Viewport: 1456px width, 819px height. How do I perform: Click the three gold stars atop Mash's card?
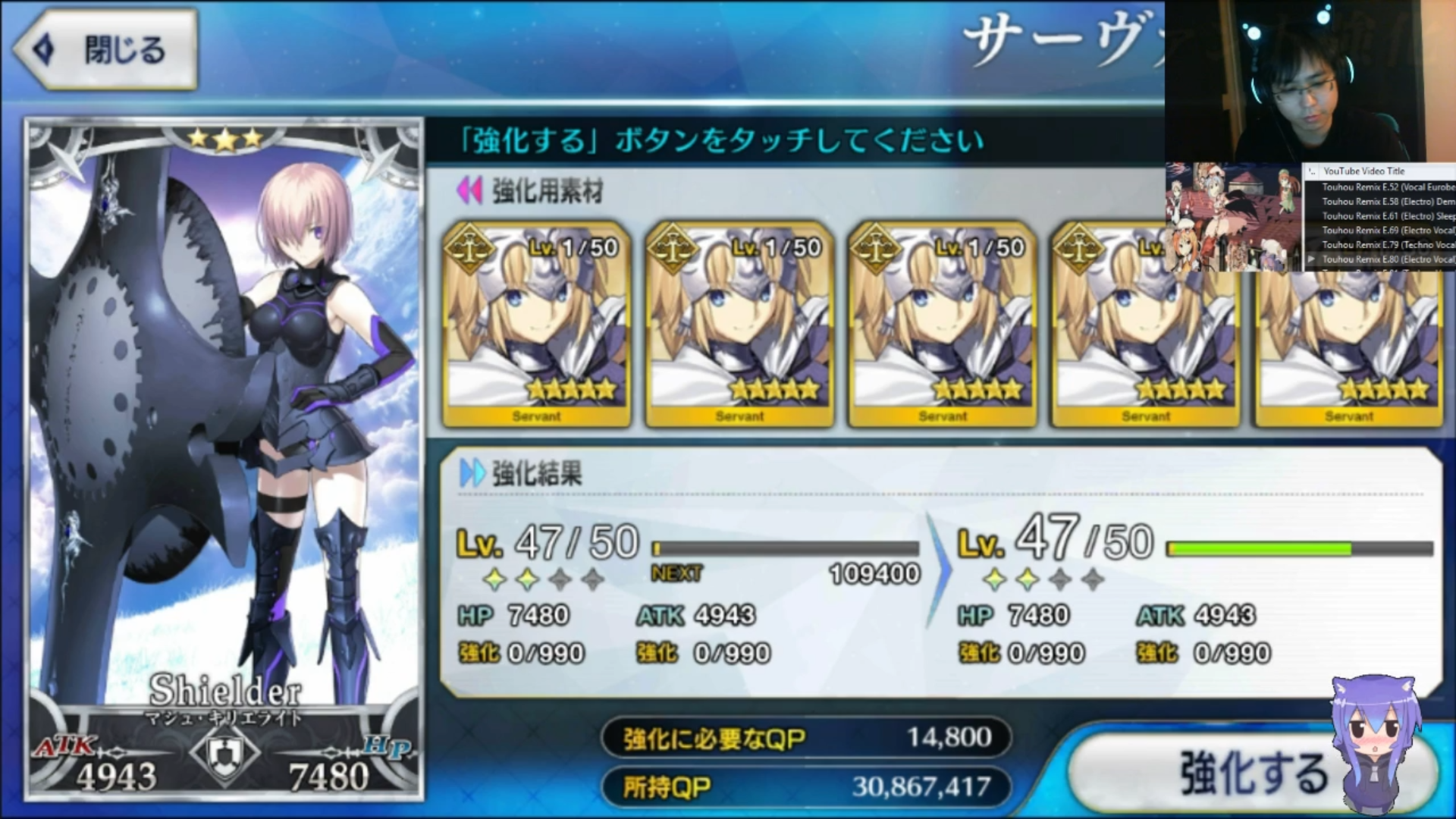point(227,138)
